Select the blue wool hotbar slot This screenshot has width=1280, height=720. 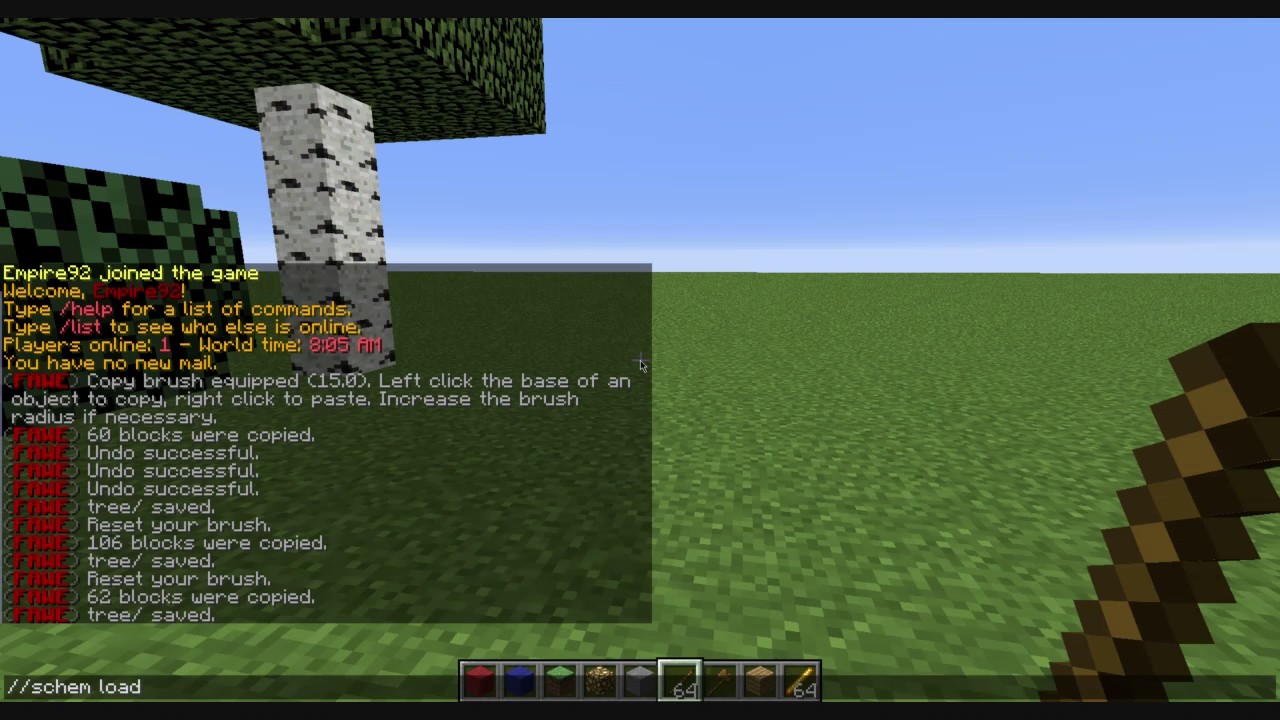coord(518,680)
